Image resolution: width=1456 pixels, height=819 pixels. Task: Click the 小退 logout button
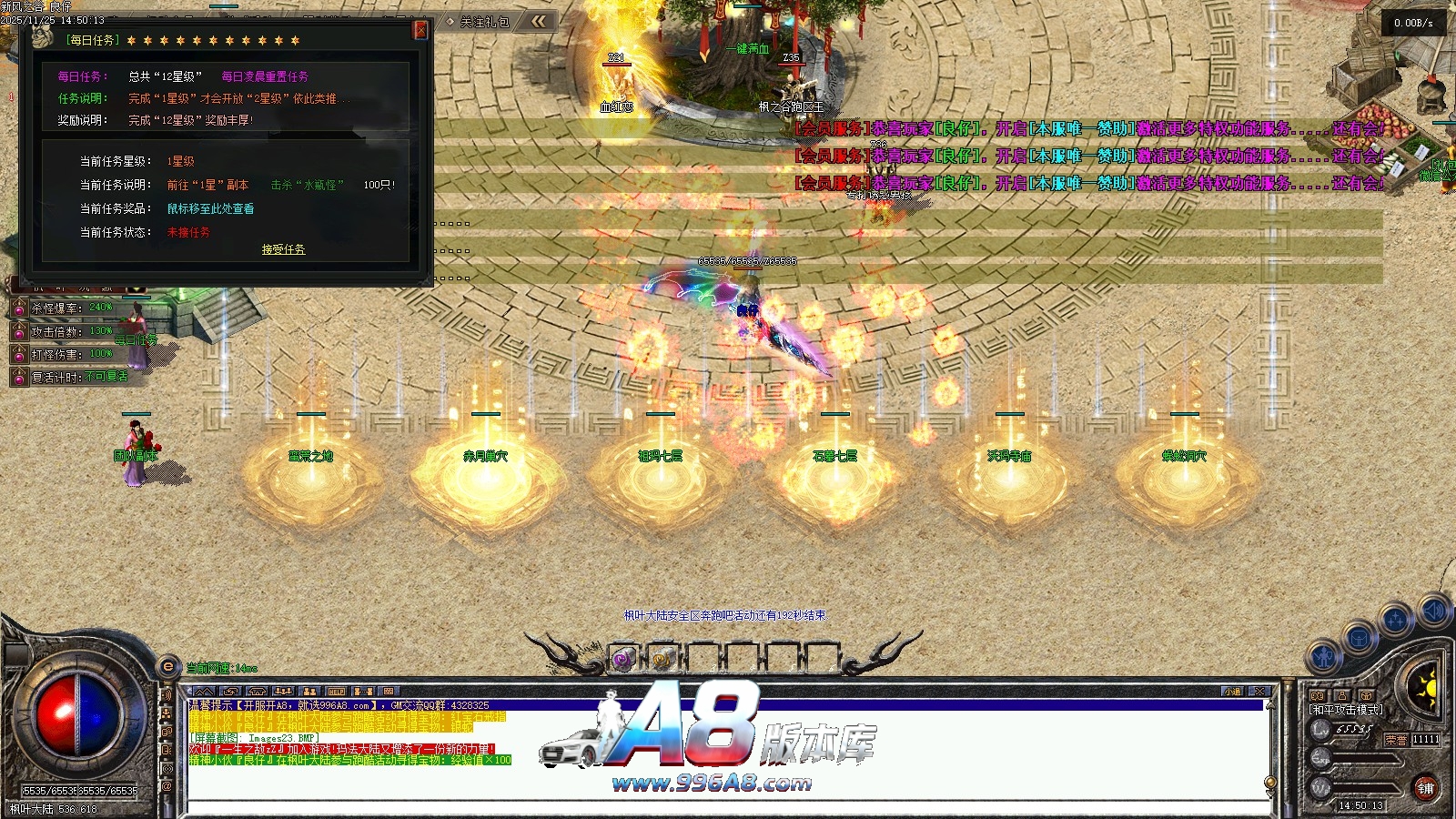[1233, 692]
